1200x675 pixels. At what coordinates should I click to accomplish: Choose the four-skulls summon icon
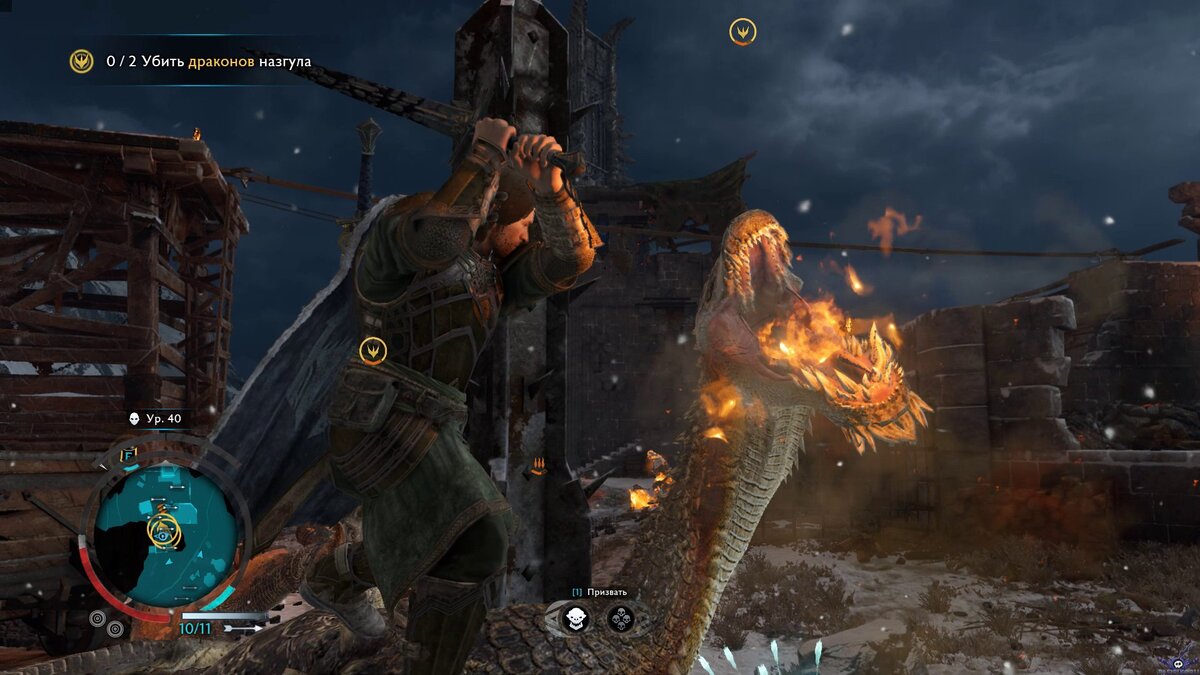point(621,619)
